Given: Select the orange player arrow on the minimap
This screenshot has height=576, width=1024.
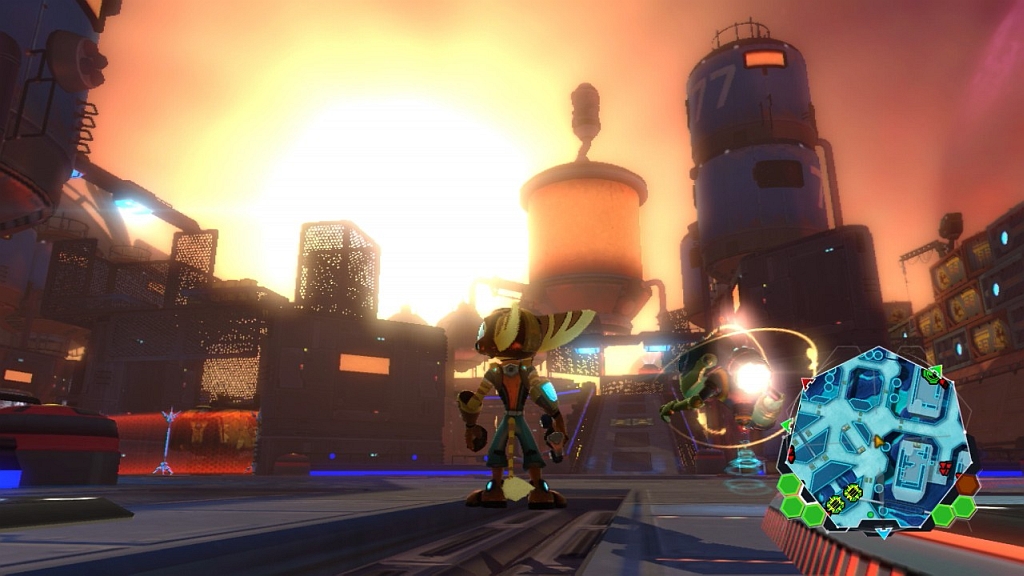Looking at the screenshot, I should pos(879,440).
